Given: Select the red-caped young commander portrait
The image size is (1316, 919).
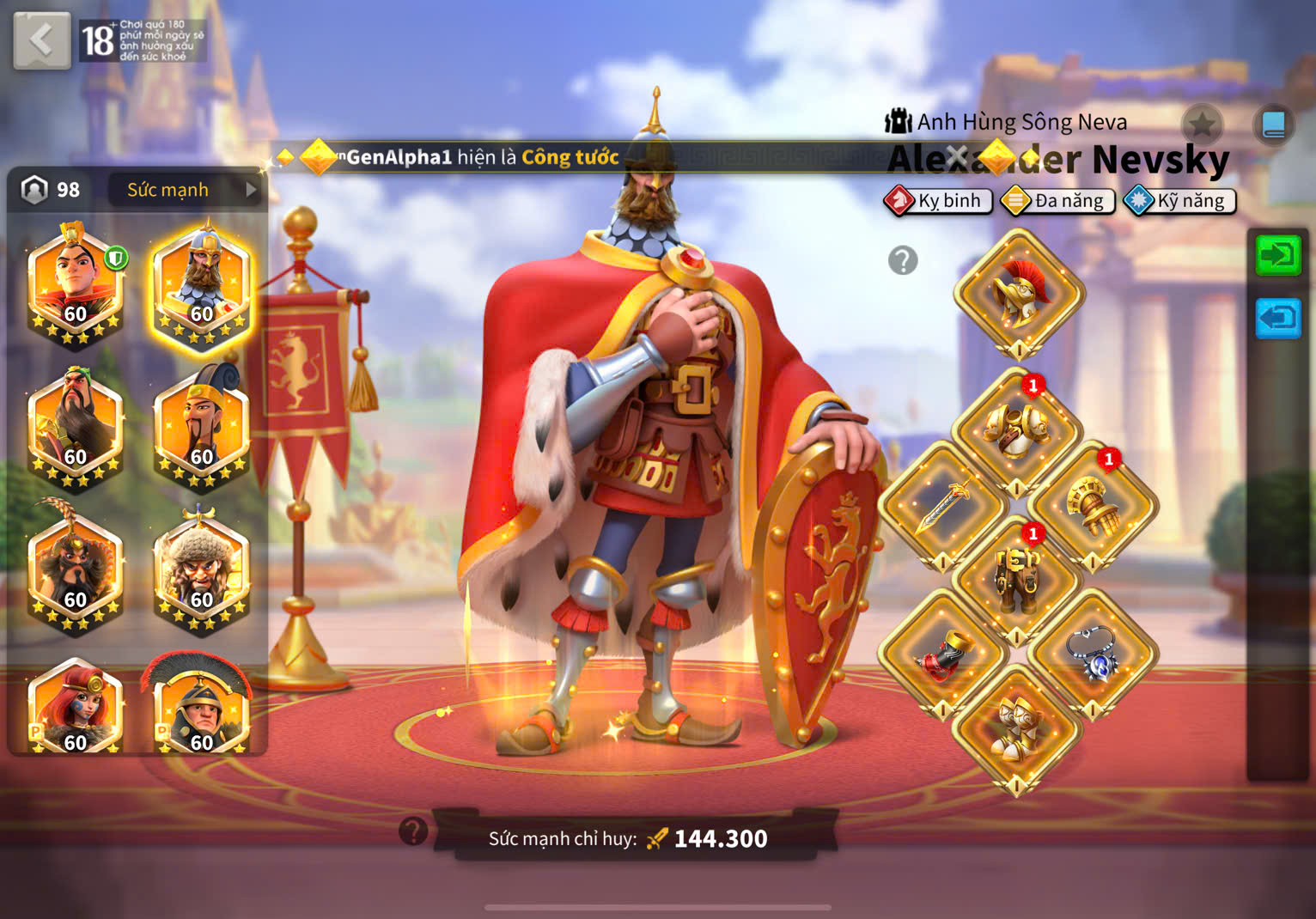Looking at the screenshot, I should (x=76, y=284).
